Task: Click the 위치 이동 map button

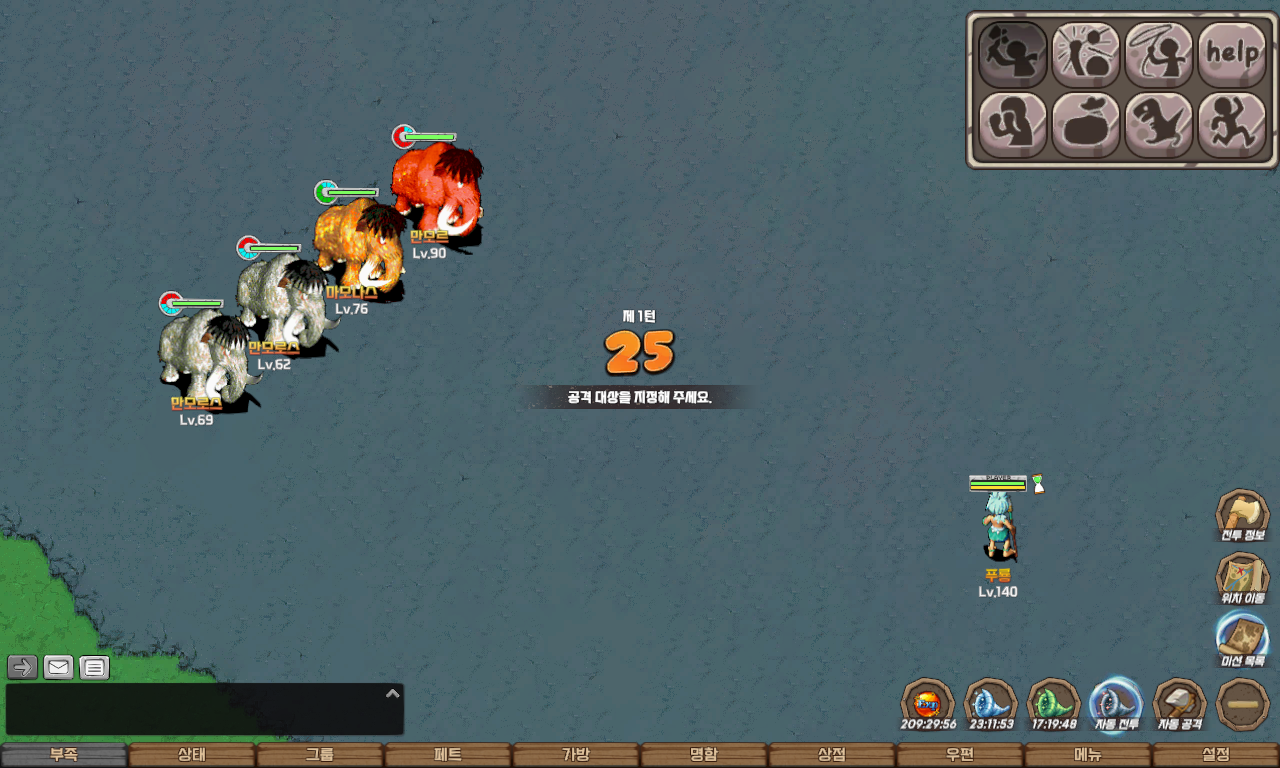Action: pos(1242,578)
